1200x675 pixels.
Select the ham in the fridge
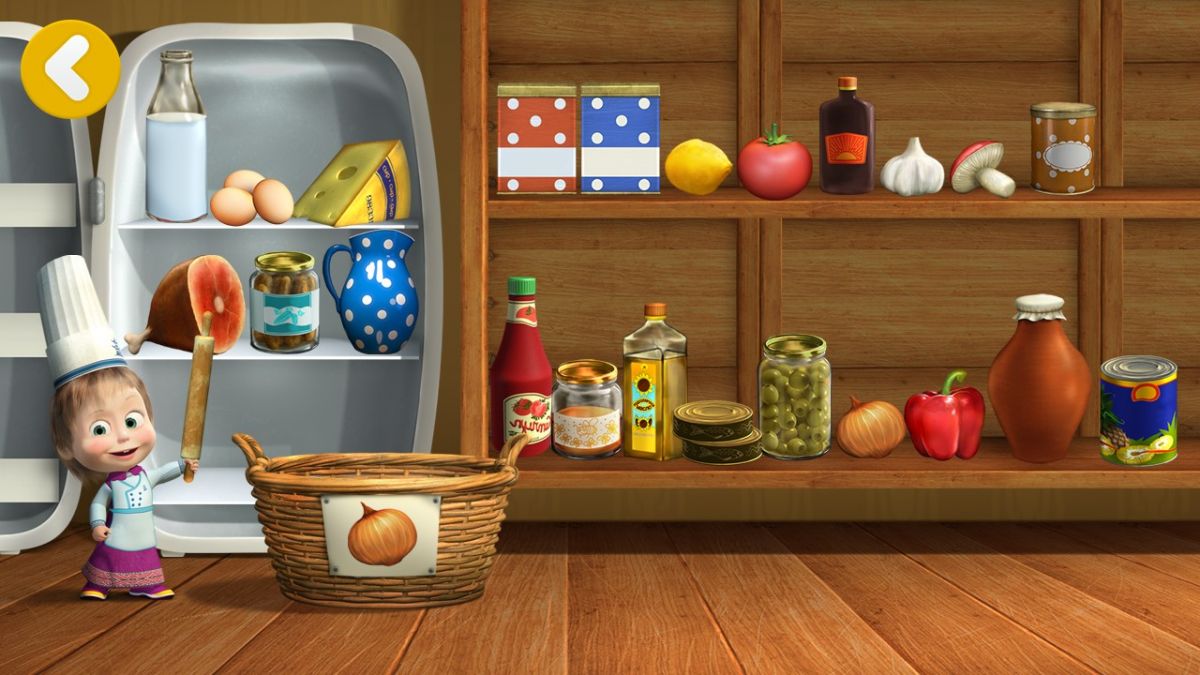point(196,304)
